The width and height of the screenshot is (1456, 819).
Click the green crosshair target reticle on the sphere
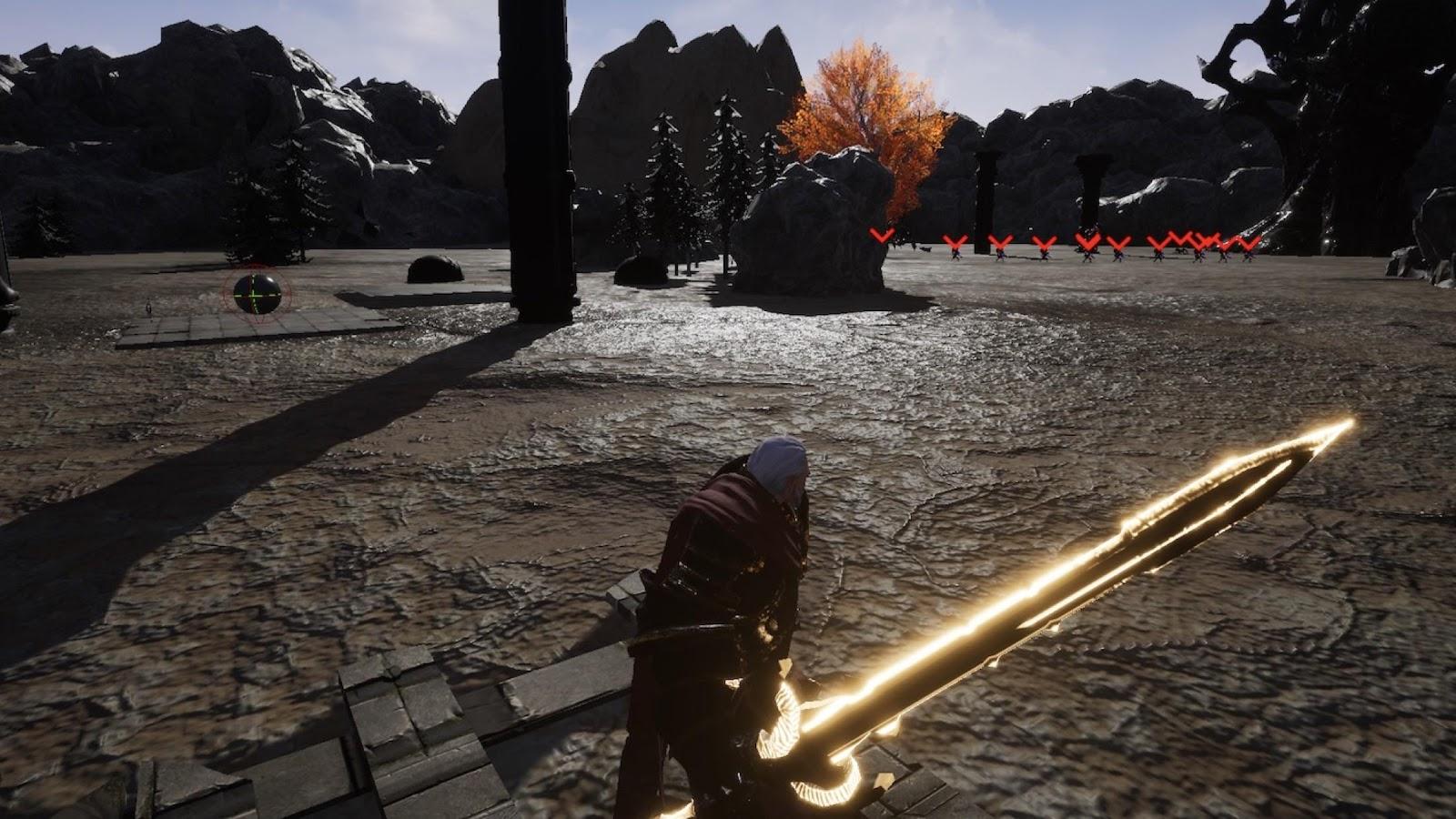click(x=257, y=294)
